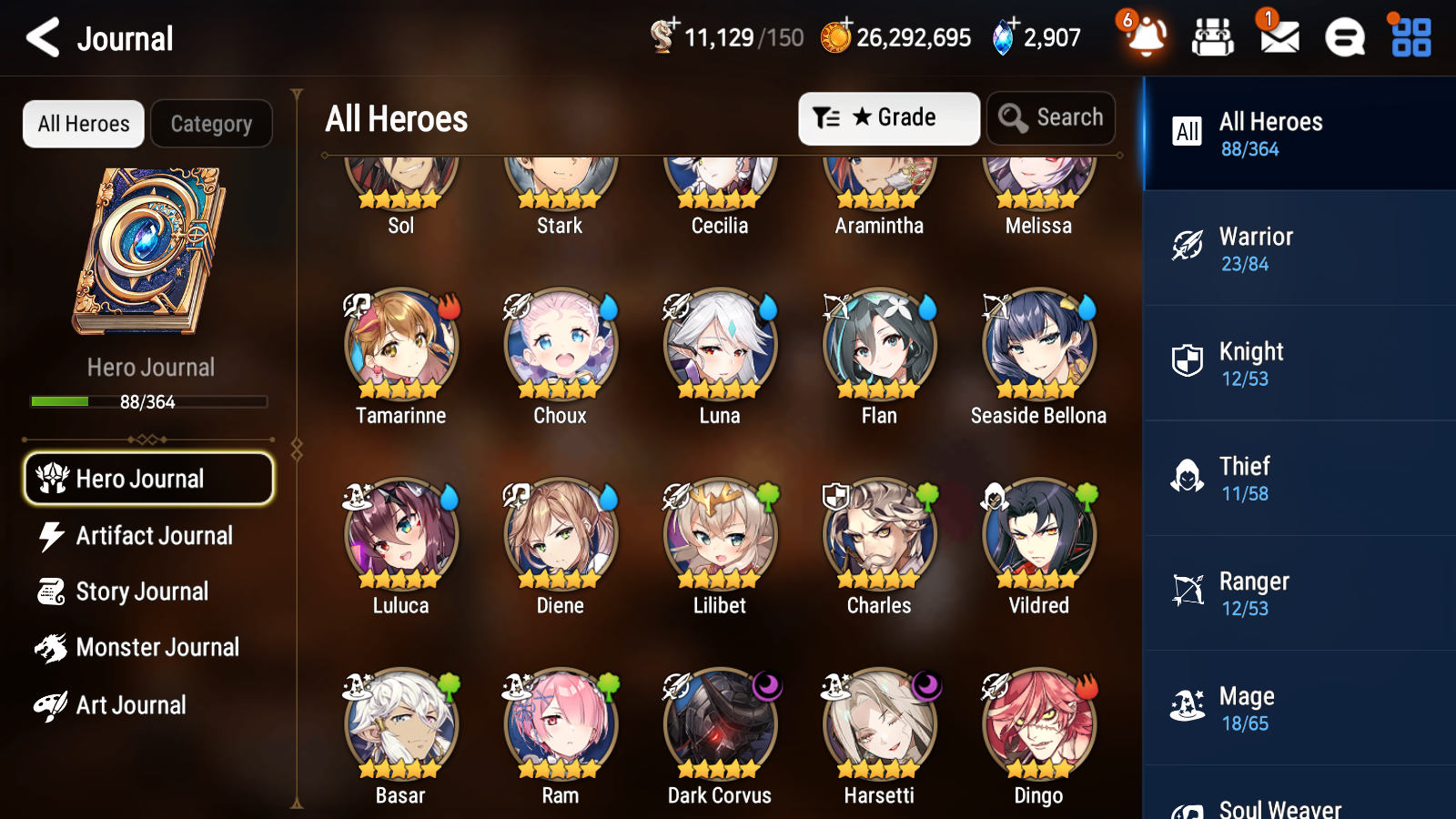Go back using the Journal back arrow
Viewport: 1456px width, 819px height.
tap(41, 37)
